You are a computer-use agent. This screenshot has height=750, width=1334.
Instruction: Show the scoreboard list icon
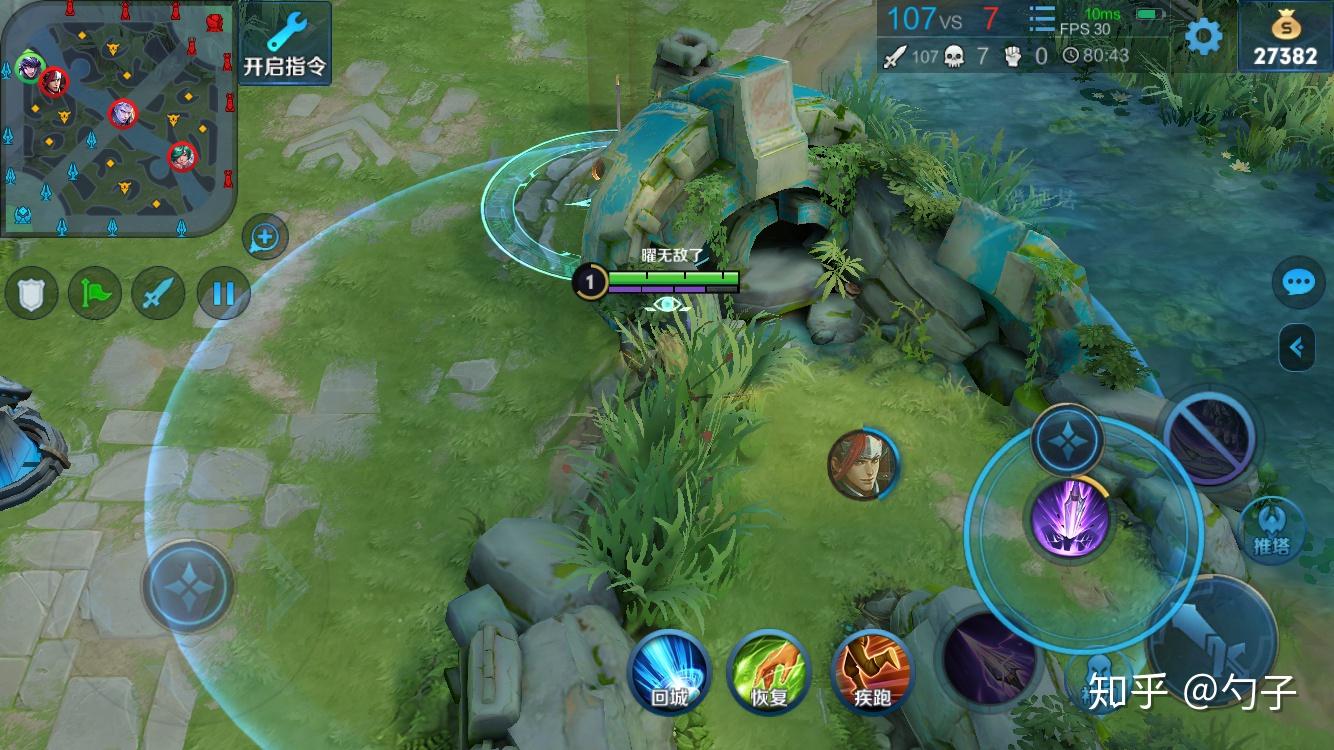tap(1042, 19)
